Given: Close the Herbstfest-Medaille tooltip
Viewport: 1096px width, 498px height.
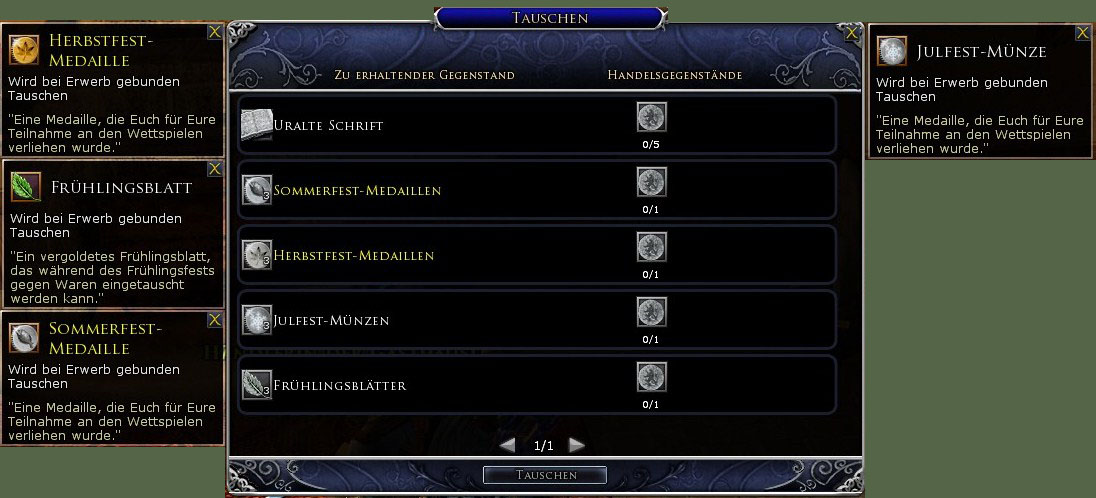Looking at the screenshot, I should (214, 32).
